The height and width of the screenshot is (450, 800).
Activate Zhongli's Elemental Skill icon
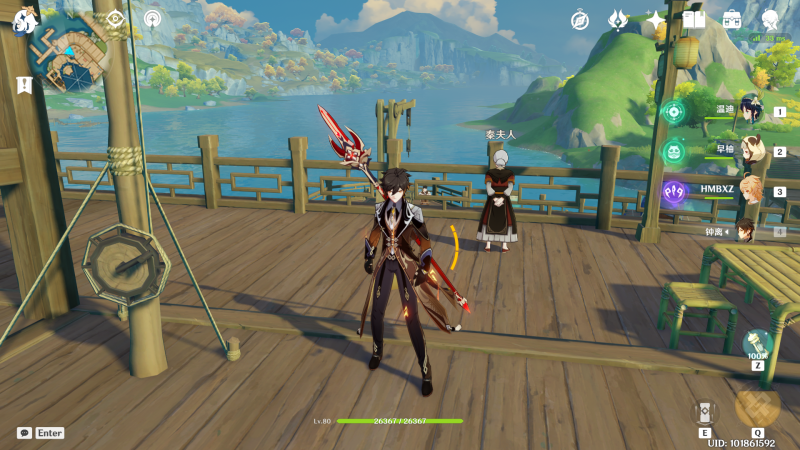click(x=705, y=411)
